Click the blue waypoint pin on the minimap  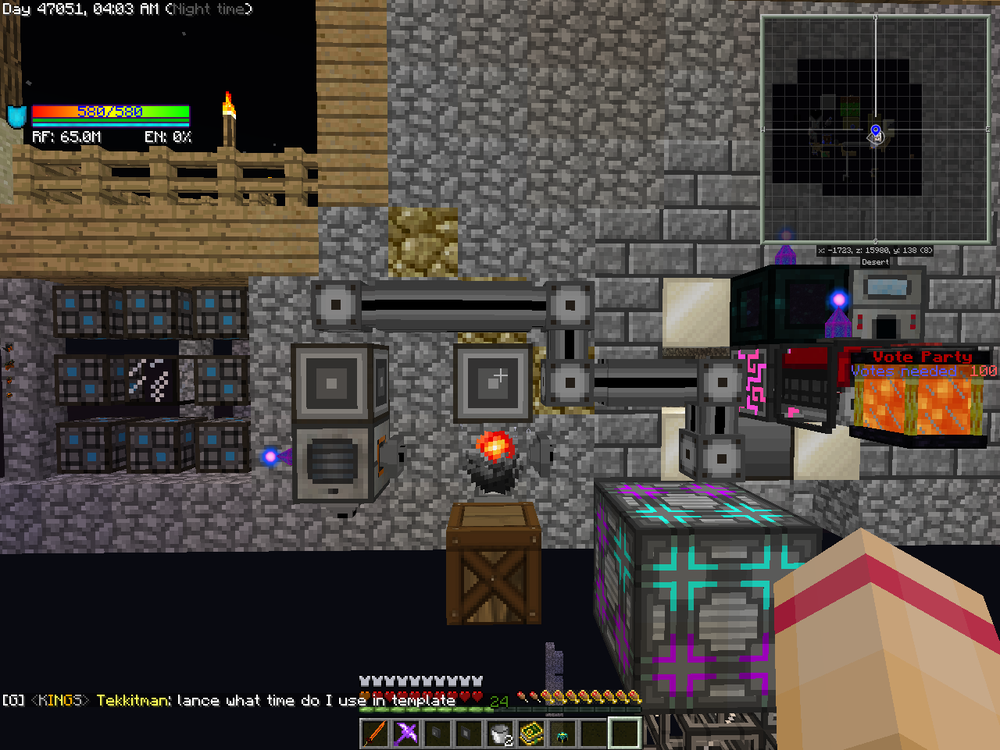[875, 130]
